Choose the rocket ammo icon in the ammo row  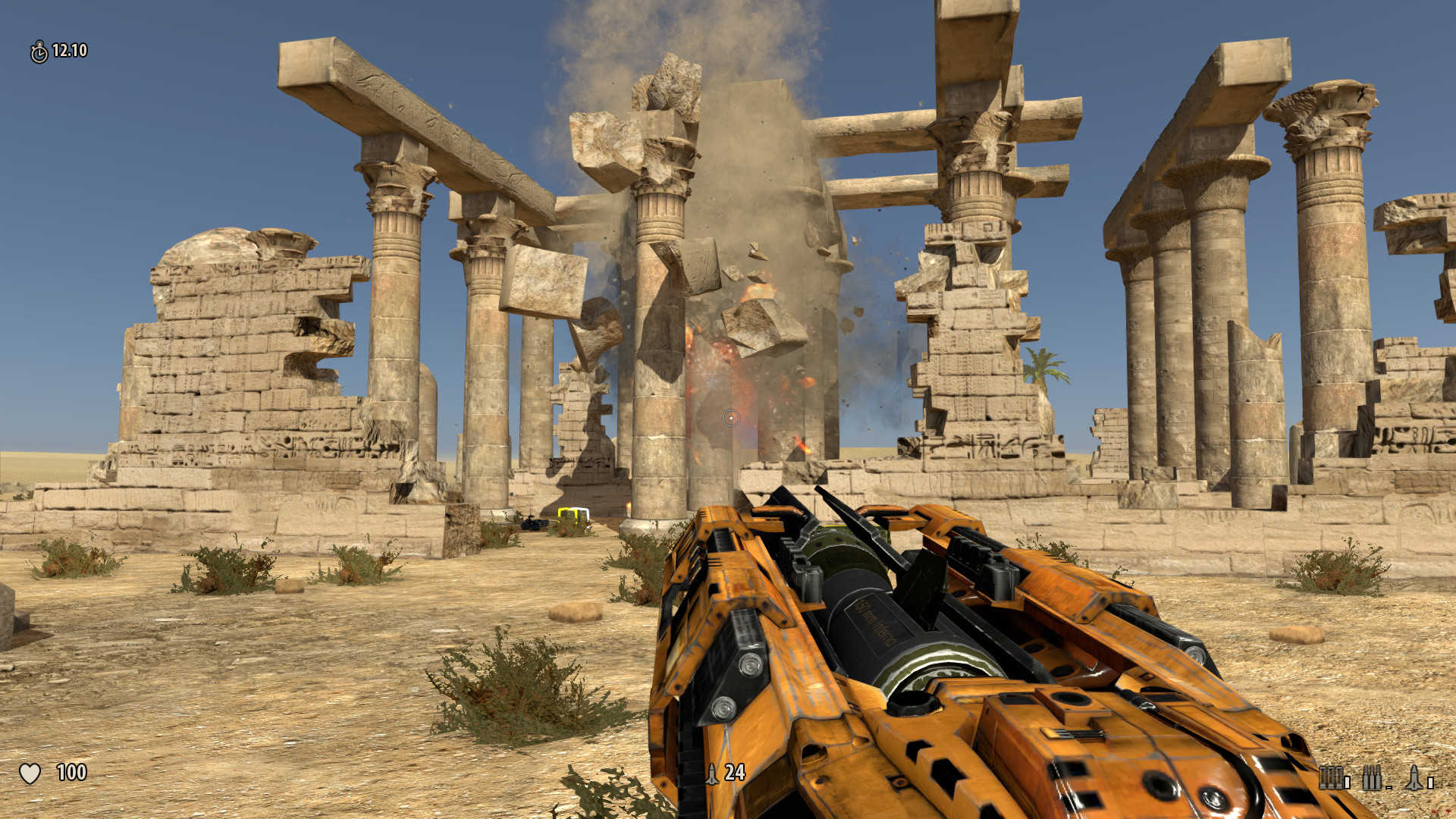click(x=1414, y=777)
